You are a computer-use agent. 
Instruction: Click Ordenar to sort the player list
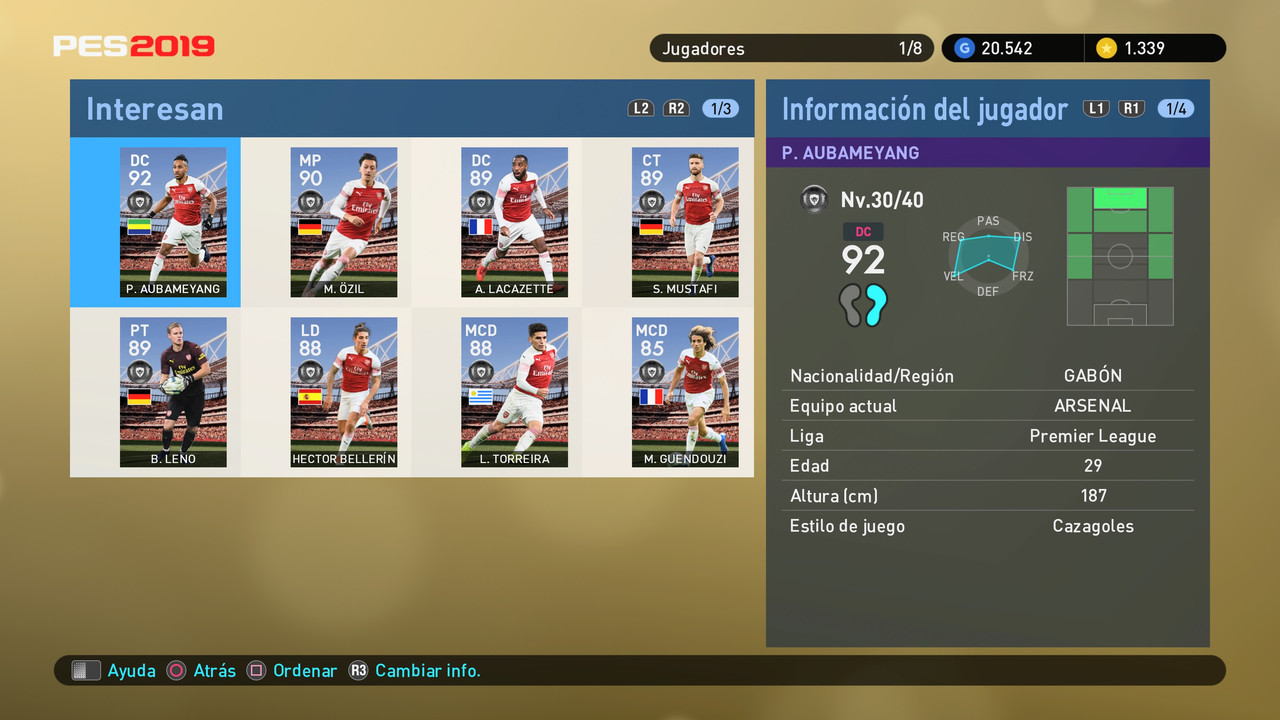pyautogui.click(x=305, y=670)
